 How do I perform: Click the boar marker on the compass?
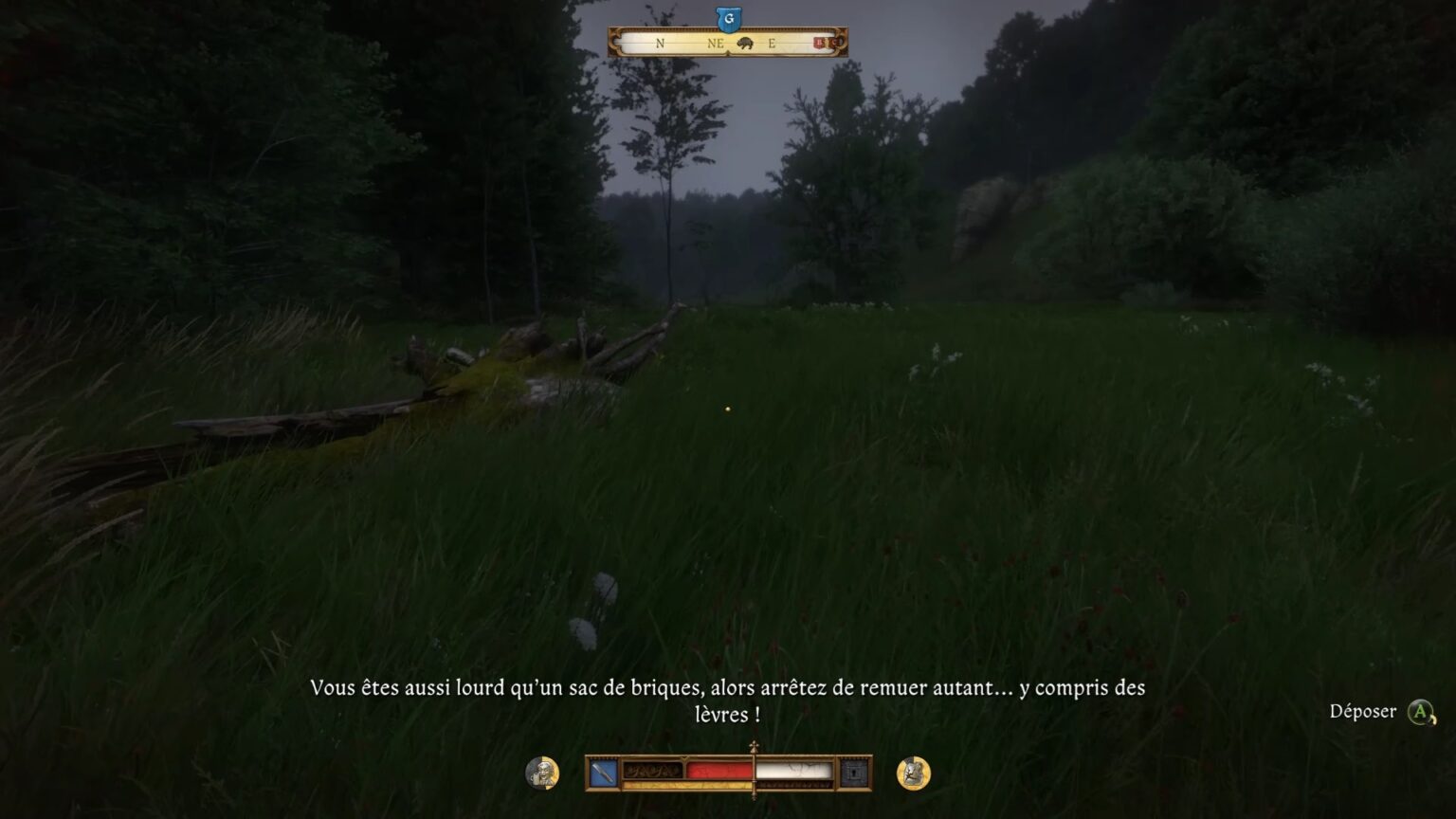click(745, 44)
